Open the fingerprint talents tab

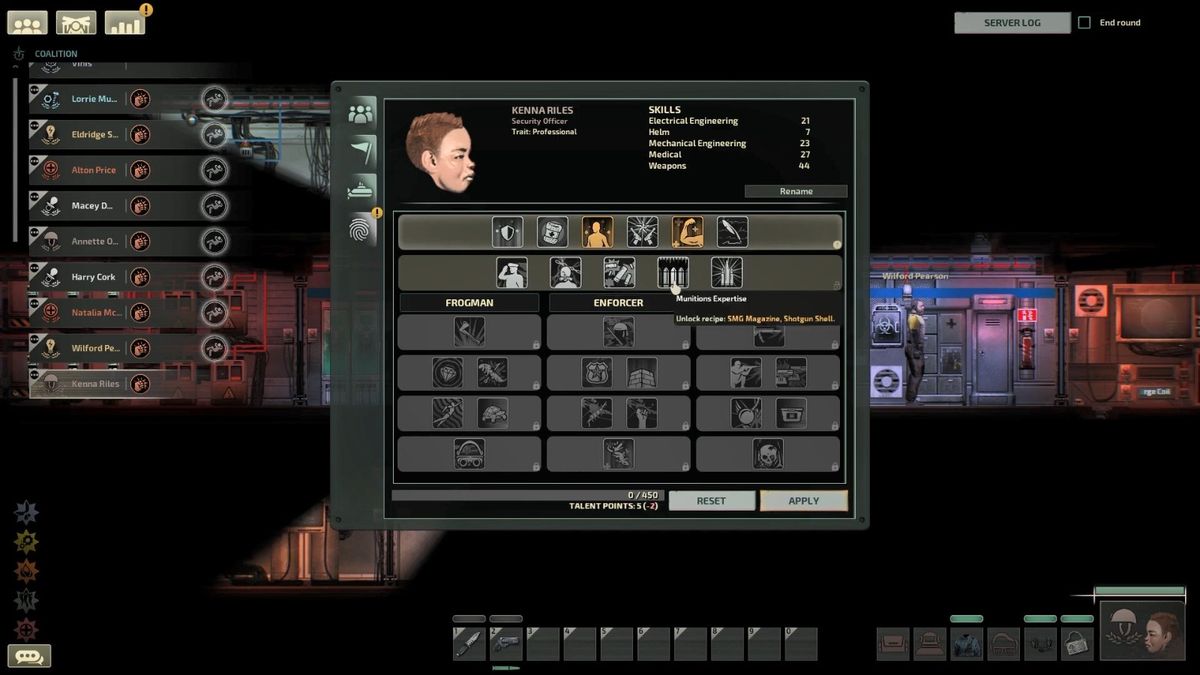pos(361,230)
